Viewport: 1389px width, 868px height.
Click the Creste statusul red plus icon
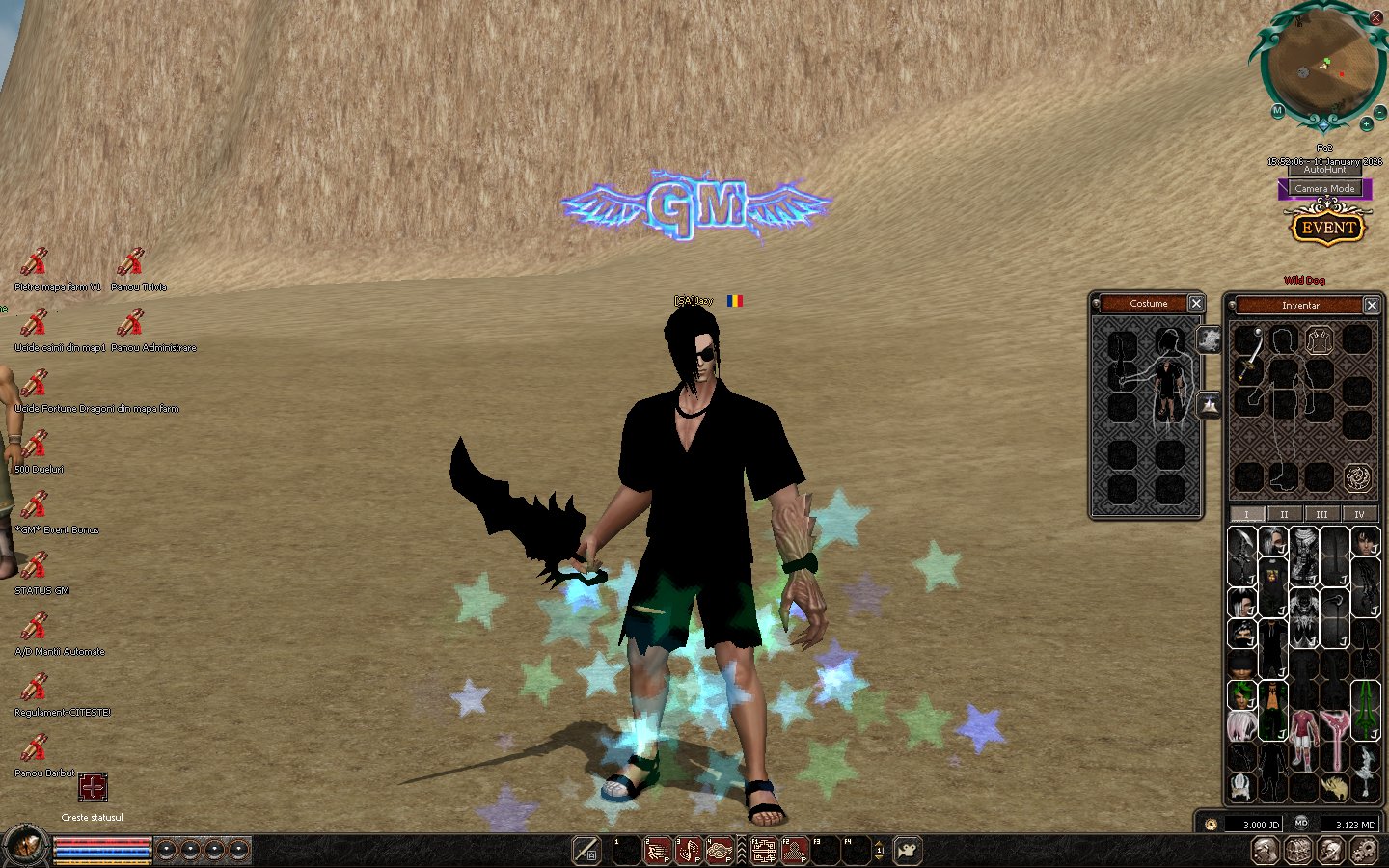93,787
